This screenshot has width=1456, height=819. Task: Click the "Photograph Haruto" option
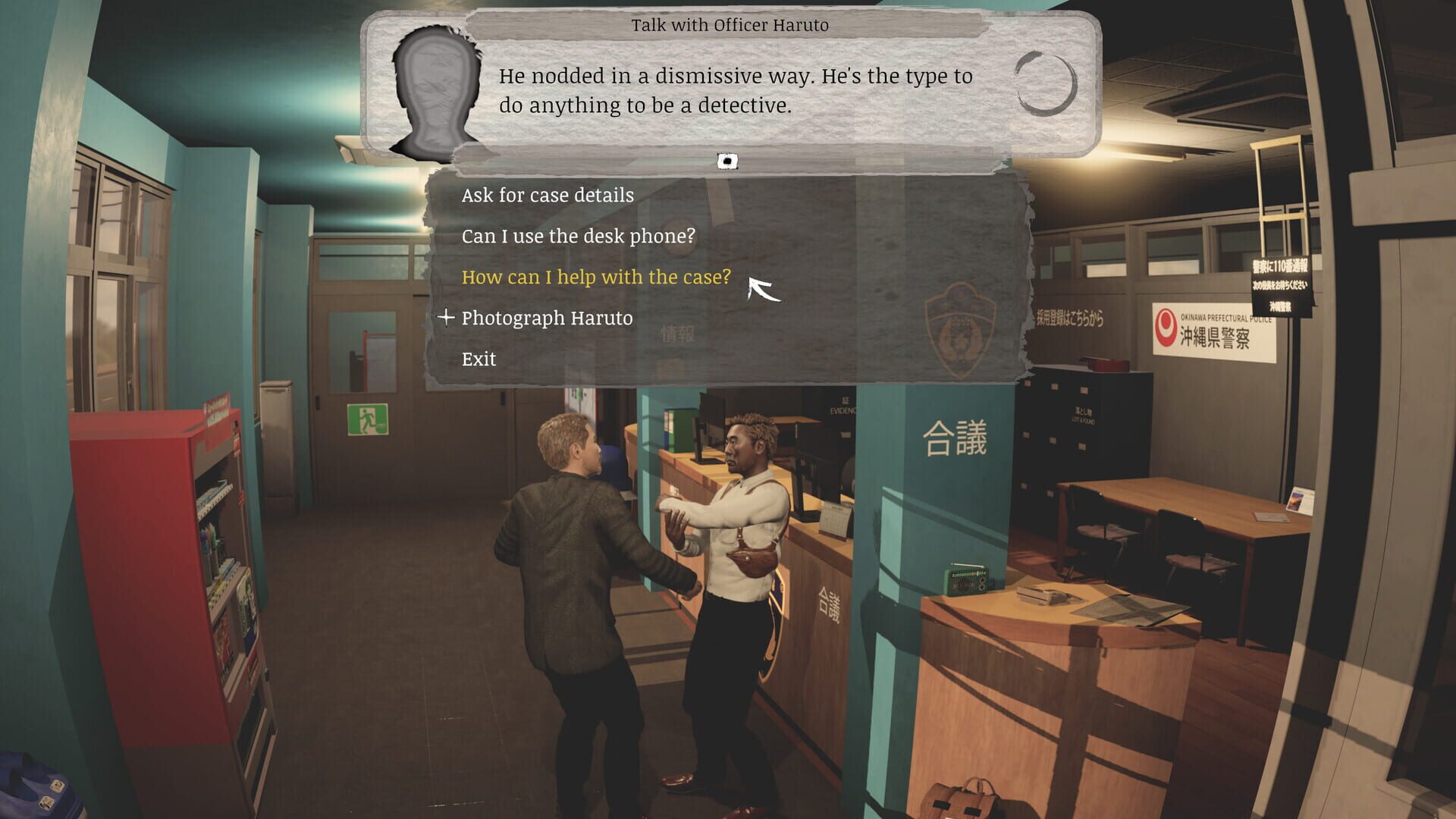tap(548, 318)
